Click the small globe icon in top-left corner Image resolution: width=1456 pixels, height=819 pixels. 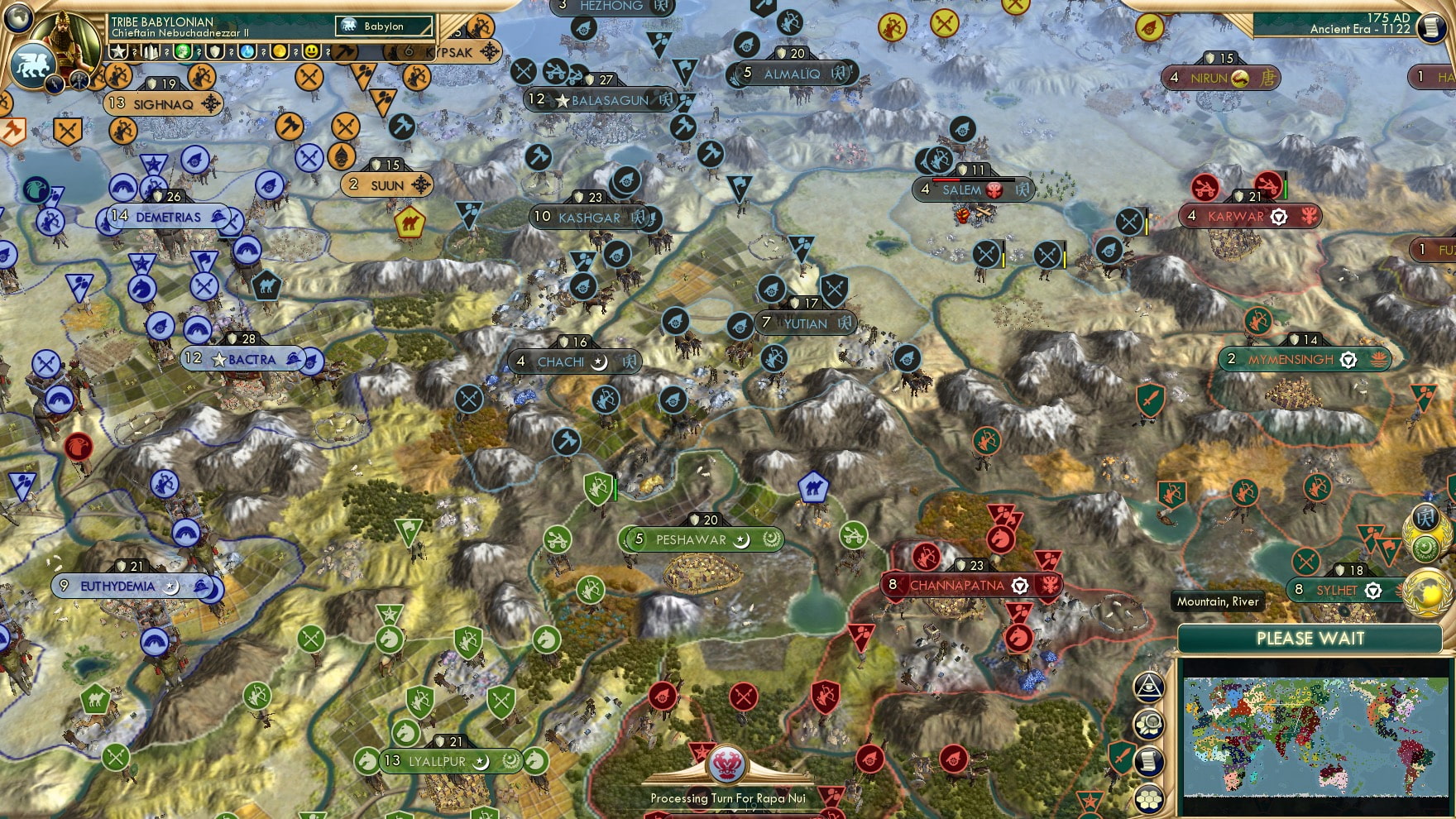[x=17, y=17]
